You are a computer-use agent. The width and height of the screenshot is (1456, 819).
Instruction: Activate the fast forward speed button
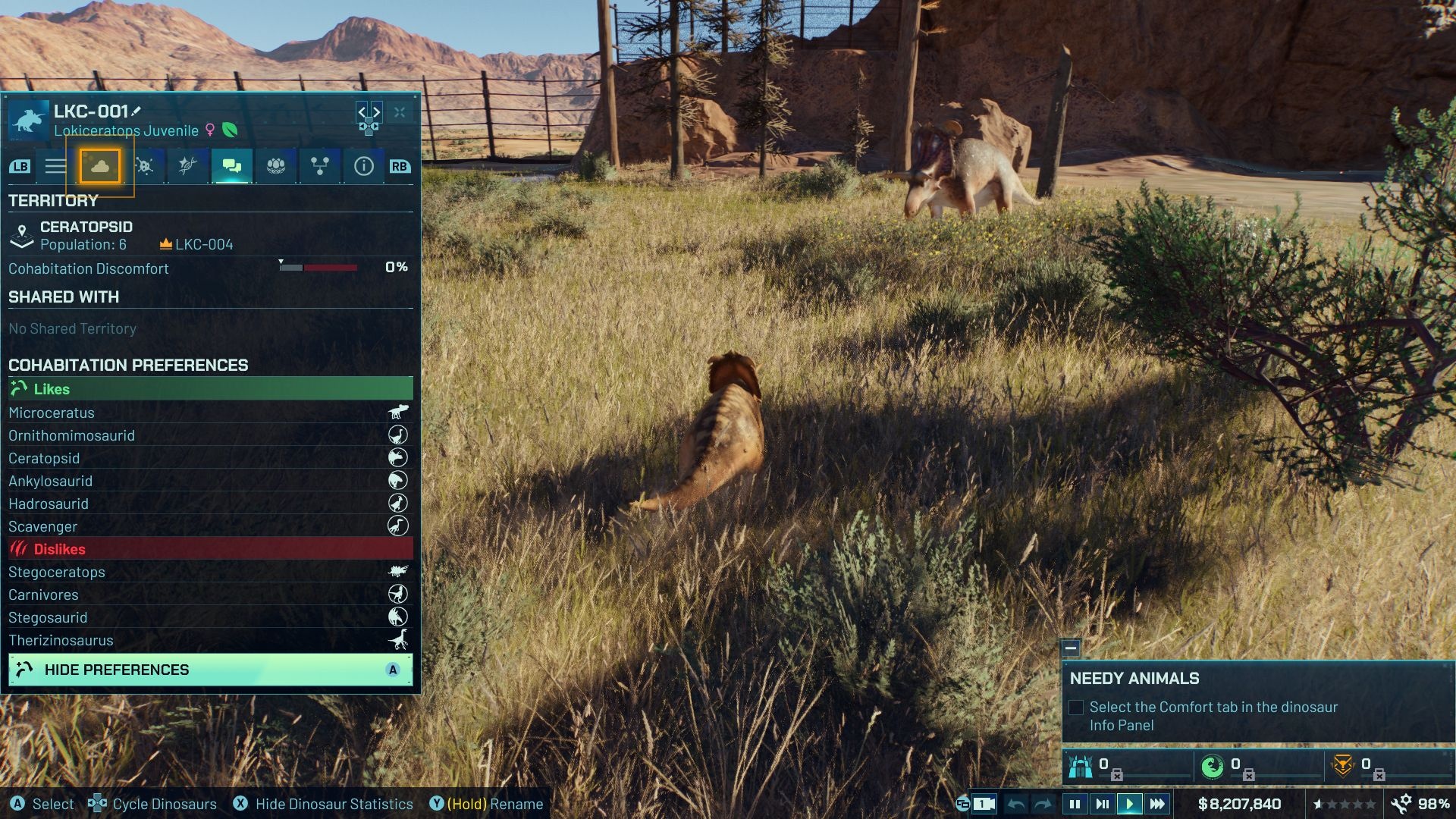1157,804
